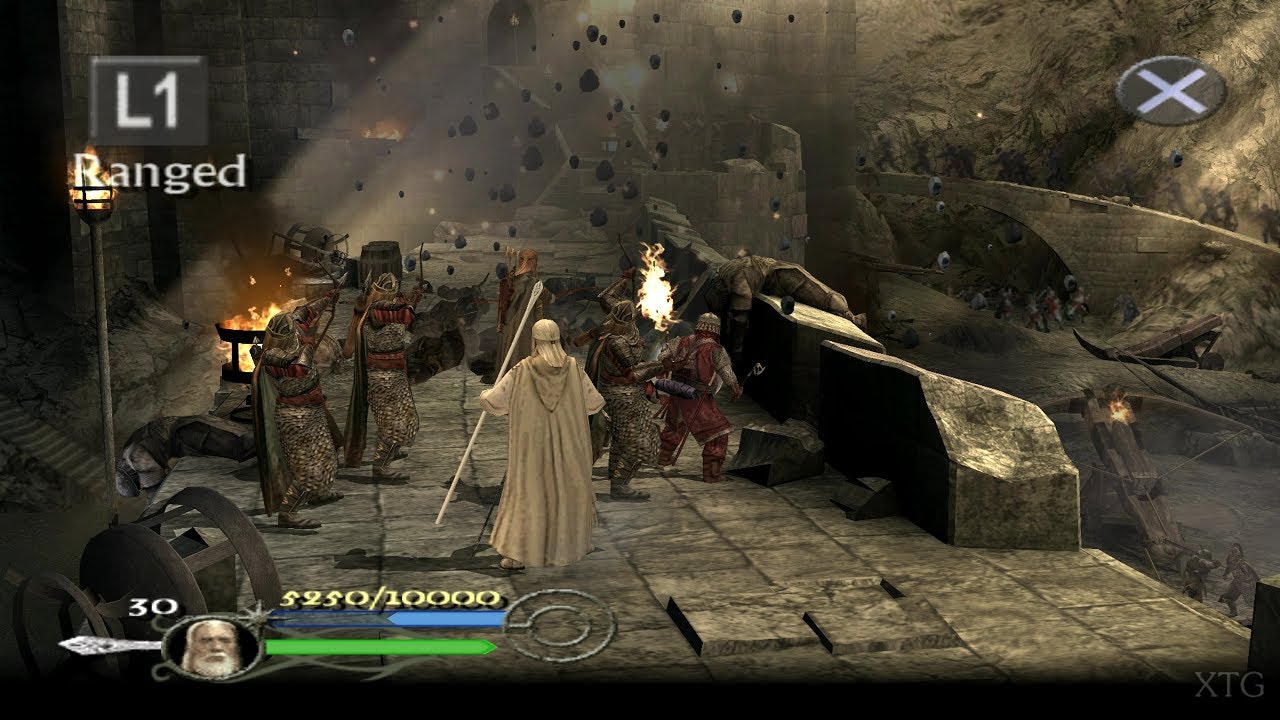The image size is (1280, 720).
Task: Click the ring emblem meter beside the bars
Action: pos(551,627)
